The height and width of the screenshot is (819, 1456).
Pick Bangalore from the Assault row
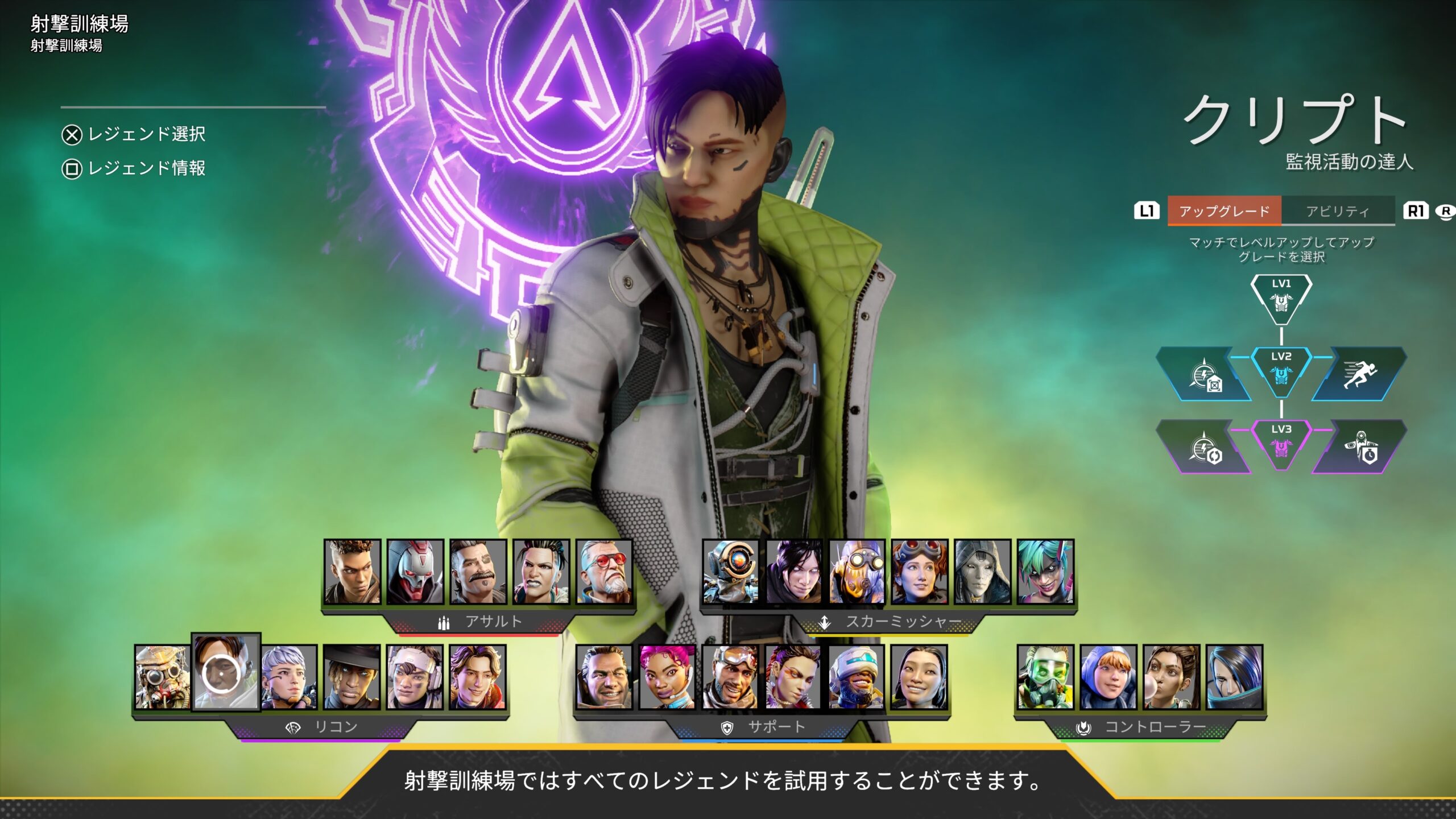coord(352,572)
